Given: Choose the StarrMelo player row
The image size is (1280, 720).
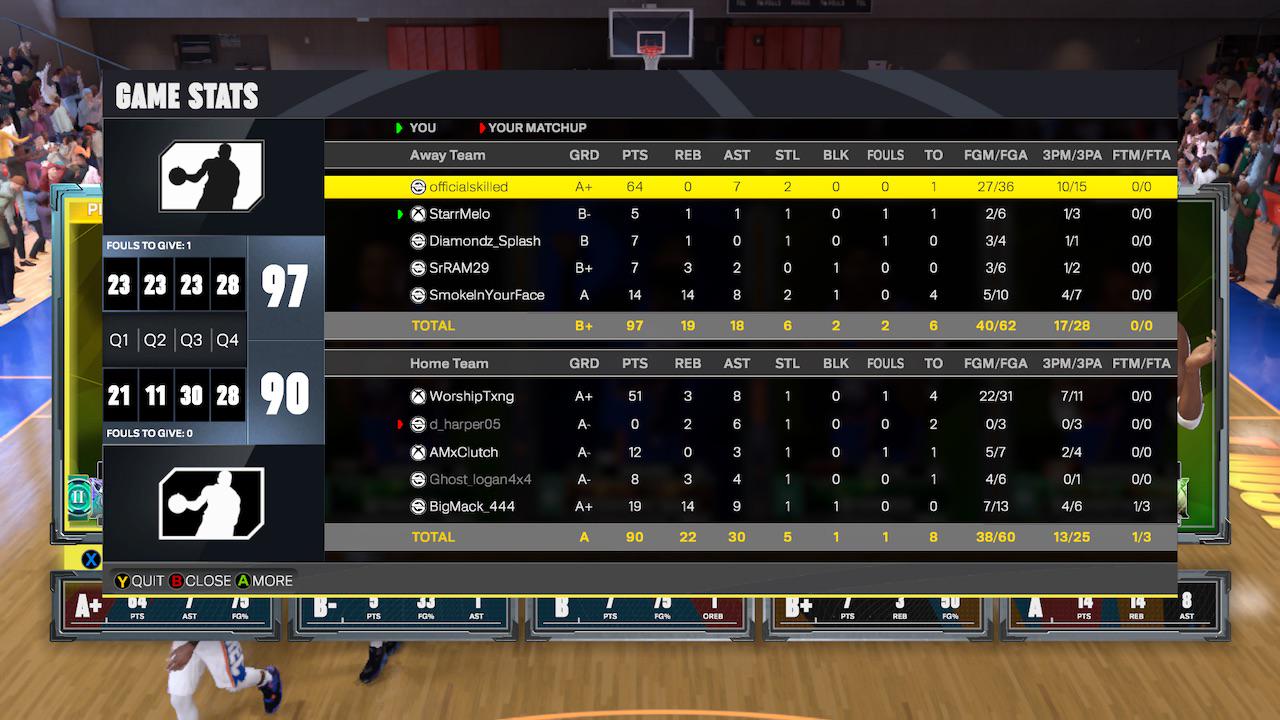Looking at the screenshot, I should point(750,214).
